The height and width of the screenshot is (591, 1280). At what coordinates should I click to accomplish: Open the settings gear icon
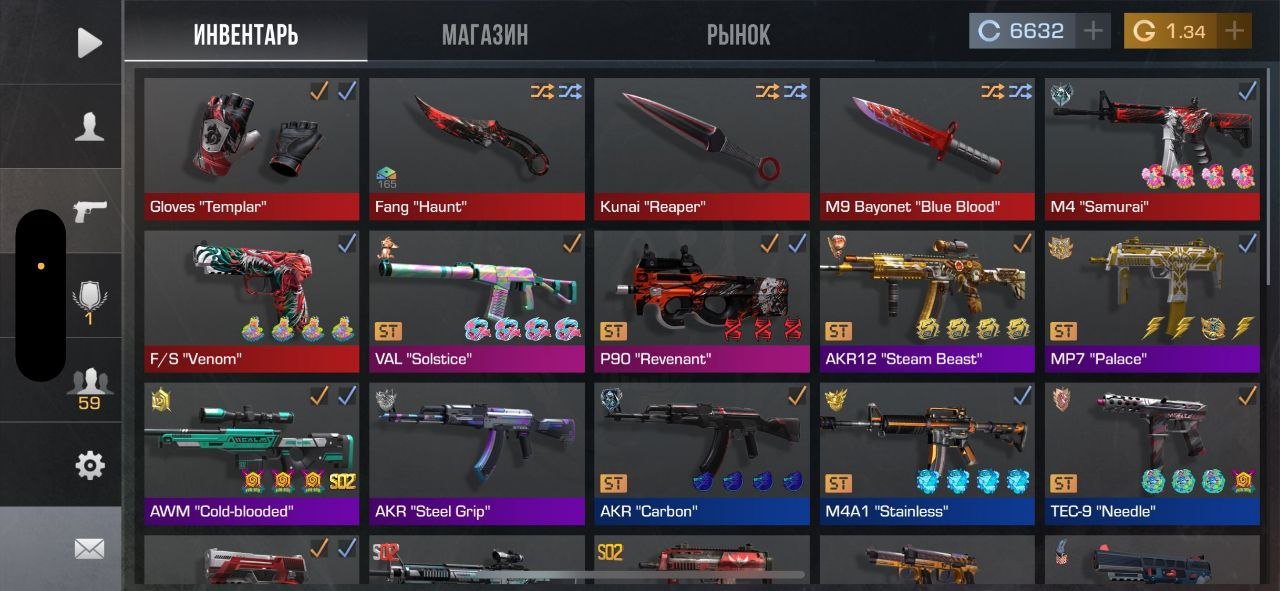point(90,465)
